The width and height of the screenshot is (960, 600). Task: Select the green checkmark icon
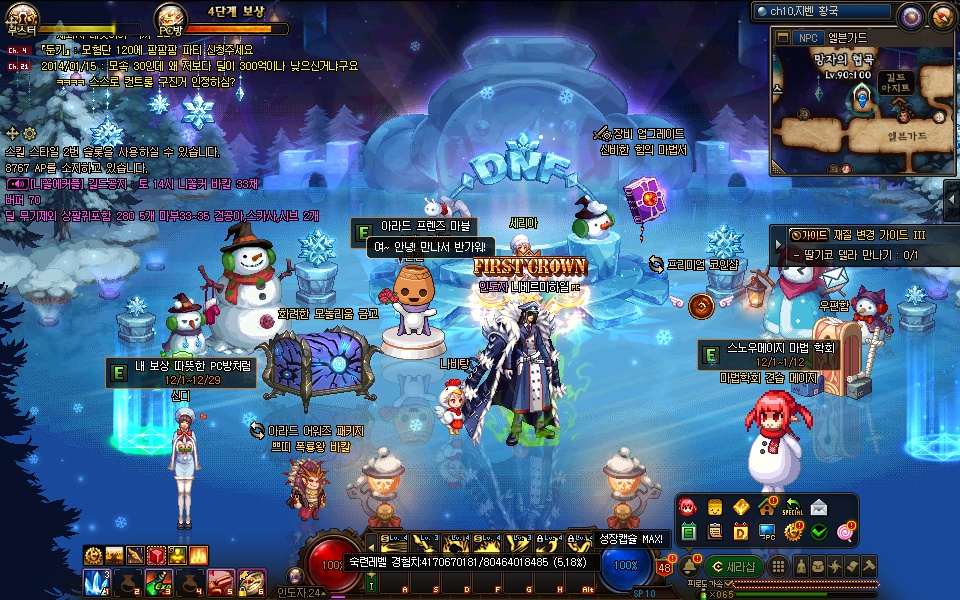(x=819, y=531)
